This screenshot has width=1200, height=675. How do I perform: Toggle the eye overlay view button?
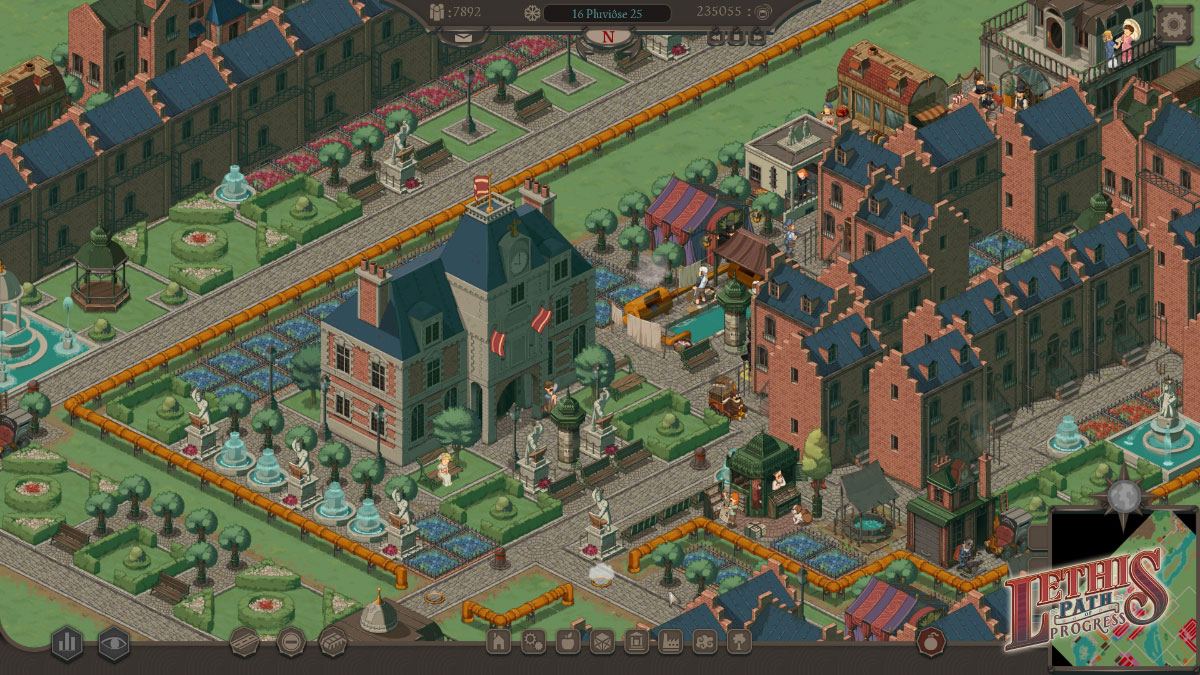click(113, 642)
